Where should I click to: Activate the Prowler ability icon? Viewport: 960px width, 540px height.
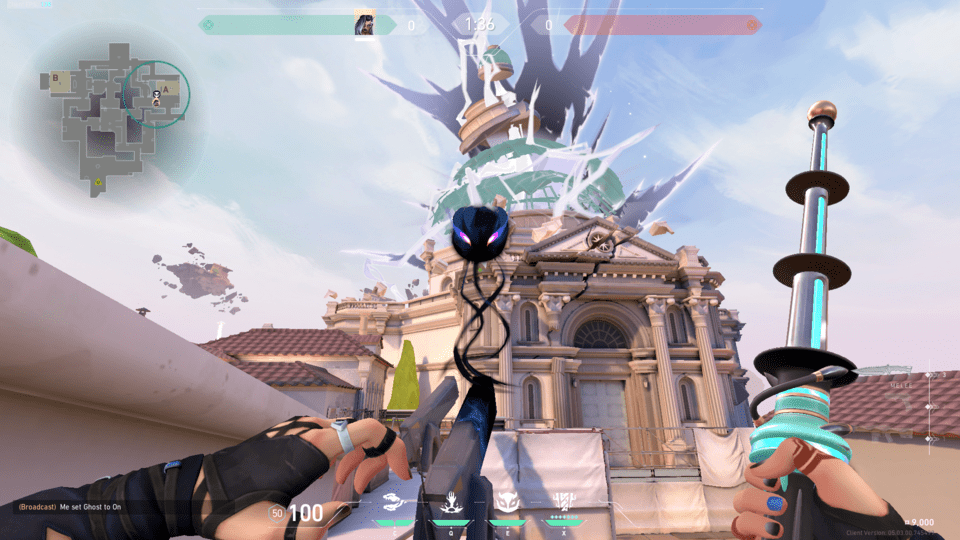click(393, 501)
